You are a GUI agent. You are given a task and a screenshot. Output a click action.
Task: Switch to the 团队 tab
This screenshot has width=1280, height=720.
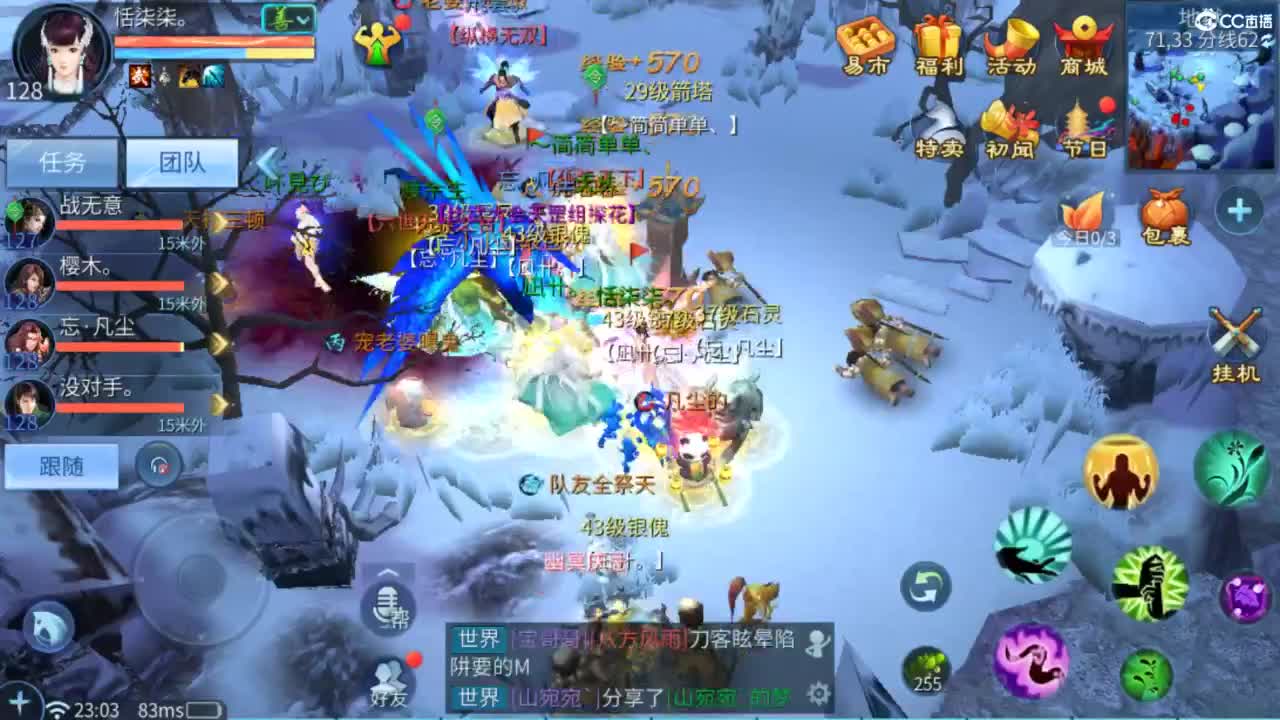[183, 160]
